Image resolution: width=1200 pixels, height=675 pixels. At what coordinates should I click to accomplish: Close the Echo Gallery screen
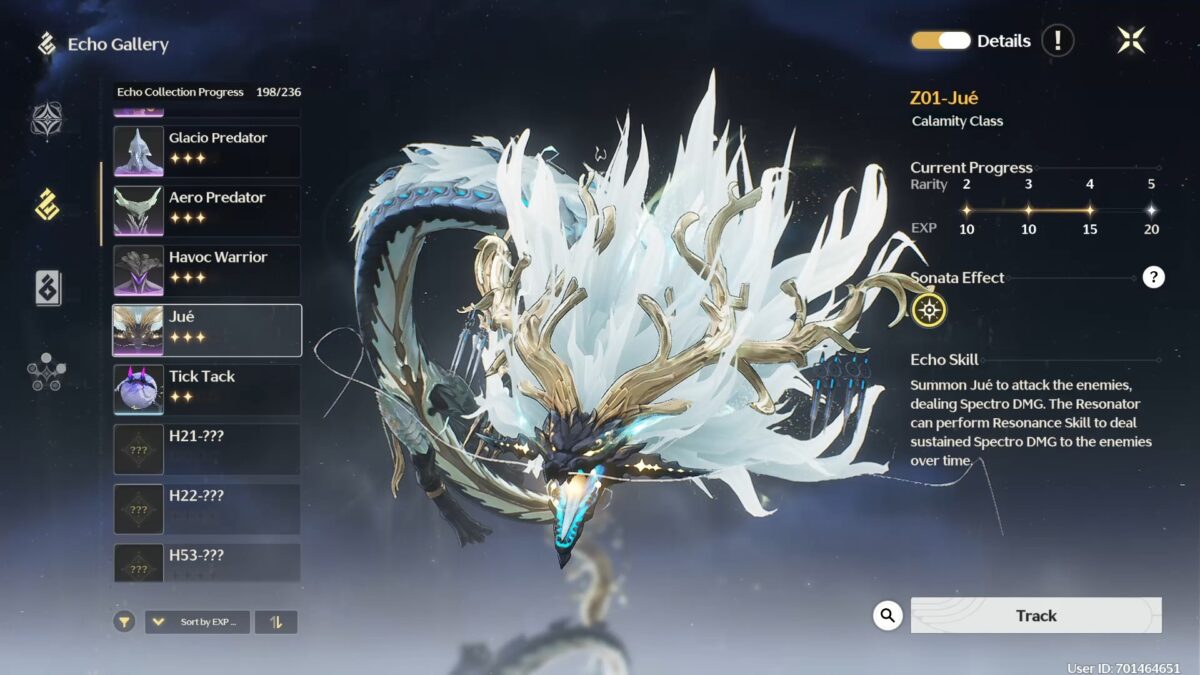(x=1131, y=40)
